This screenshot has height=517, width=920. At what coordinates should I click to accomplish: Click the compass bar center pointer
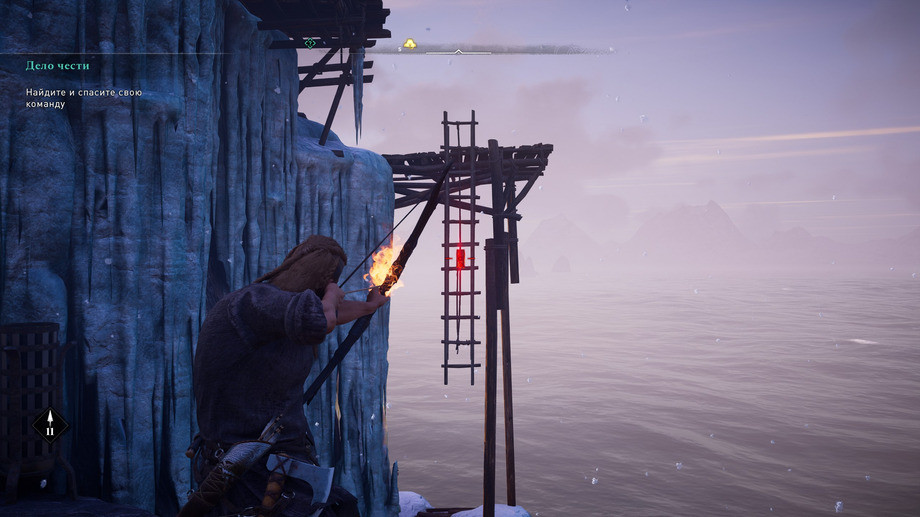click(459, 51)
